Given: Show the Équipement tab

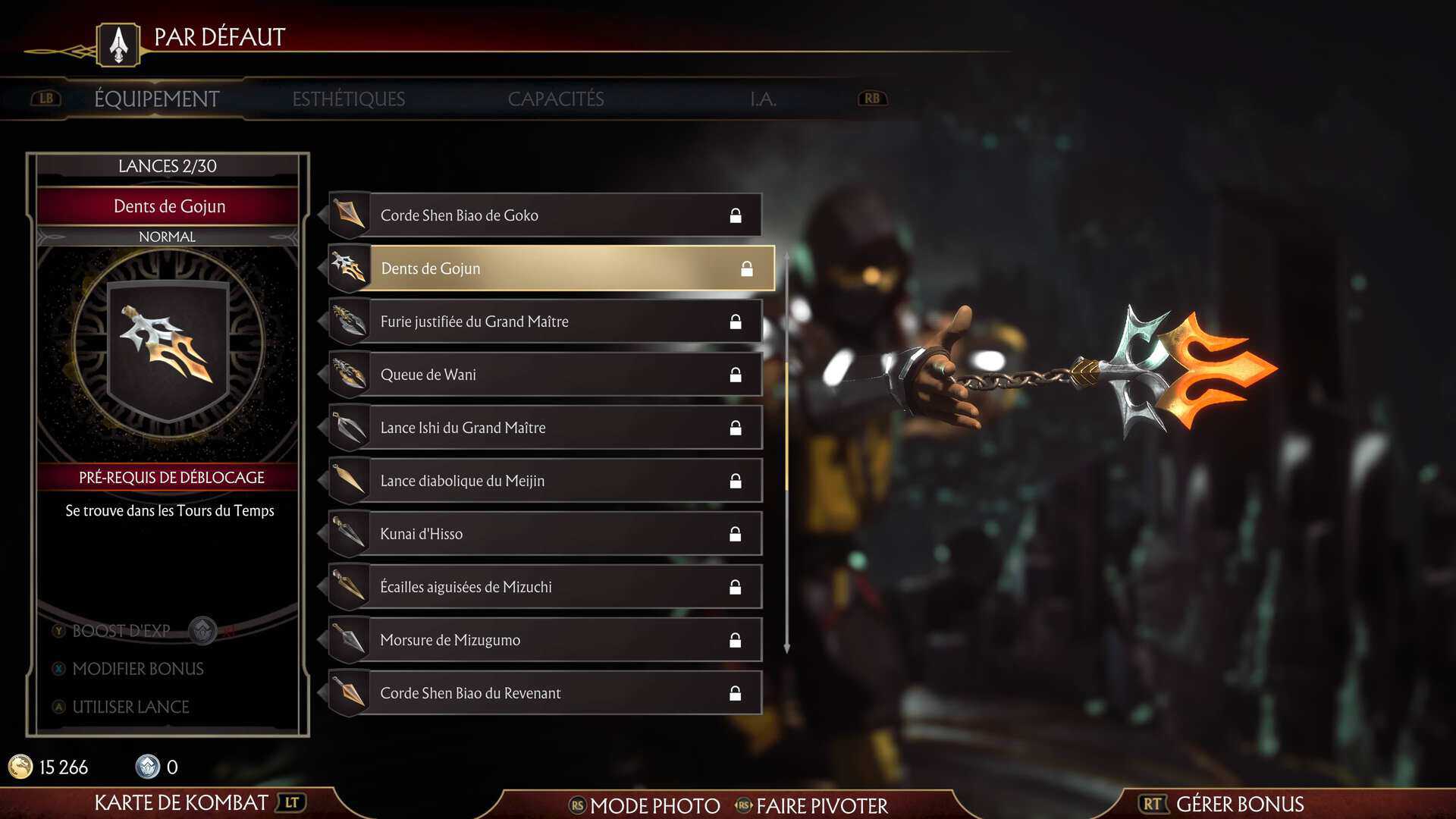Looking at the screenshot, I should pyautogui.click(x=156, y=99).
